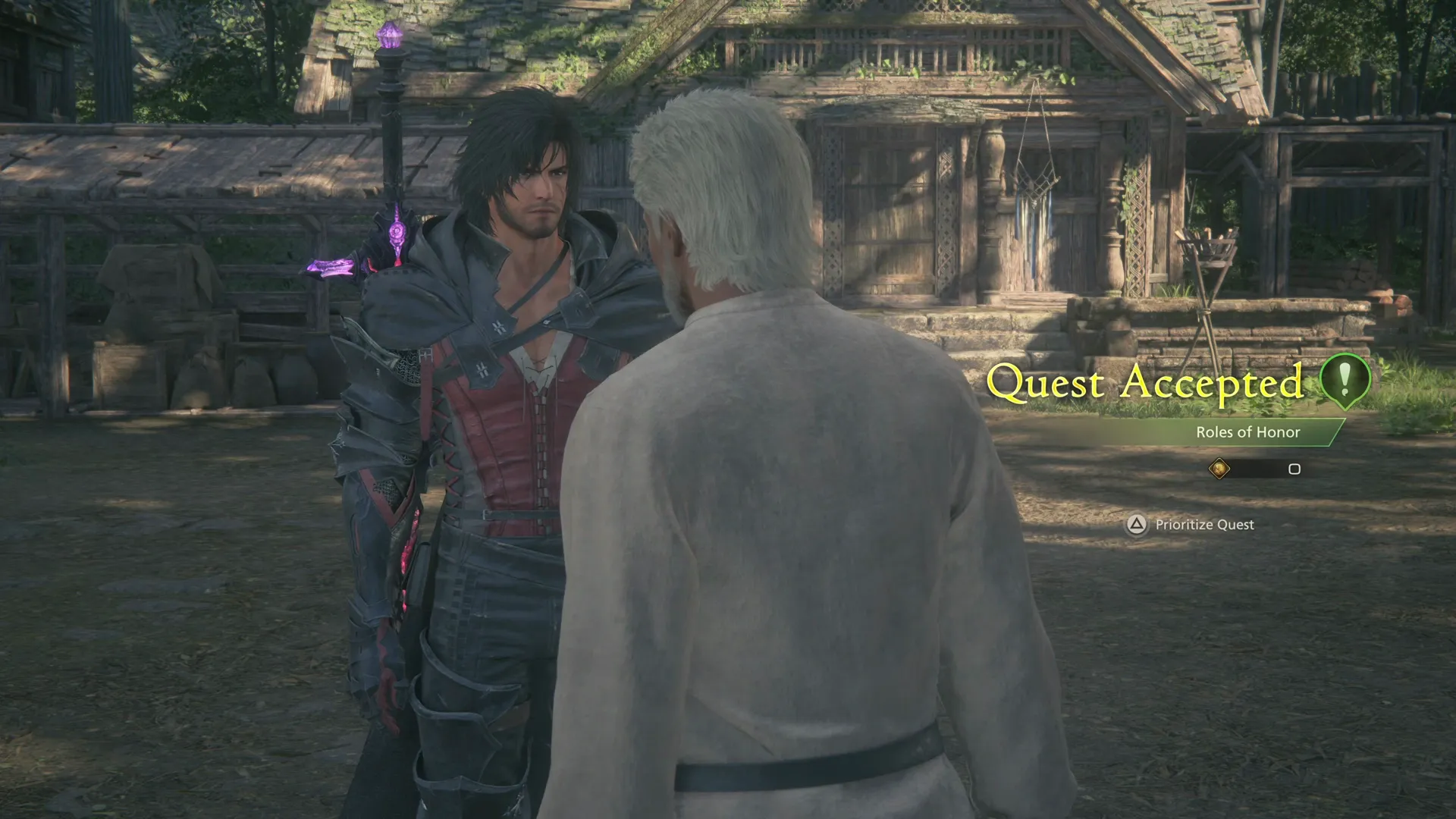
Task: Select the small square progress marker near the reward
Action: [x=1294, y=470]
